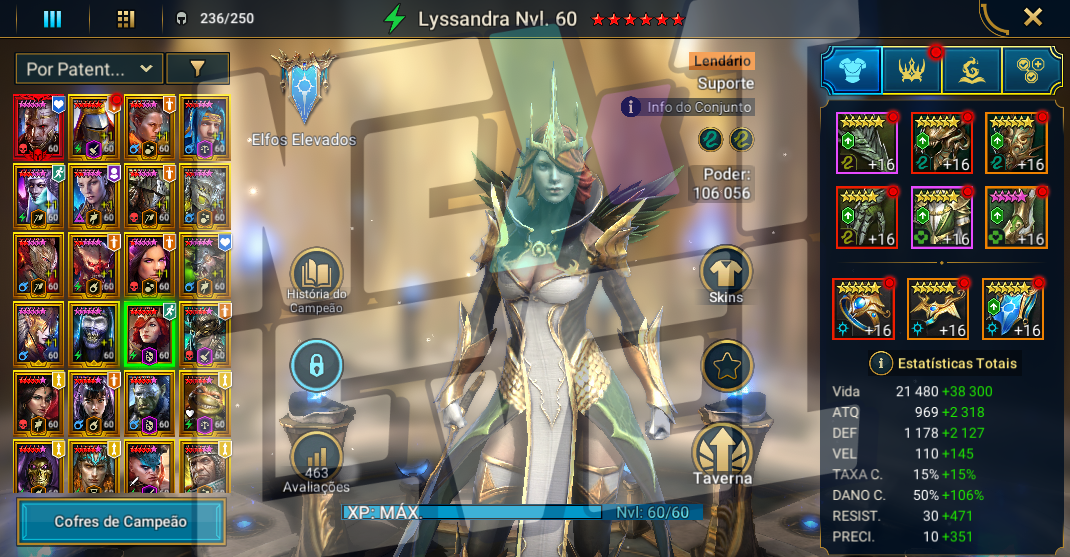Viewport: 1070px width, 557px height.
Task: Select the green-highlighted red-haired champion portrait
Action: point(149,334)
